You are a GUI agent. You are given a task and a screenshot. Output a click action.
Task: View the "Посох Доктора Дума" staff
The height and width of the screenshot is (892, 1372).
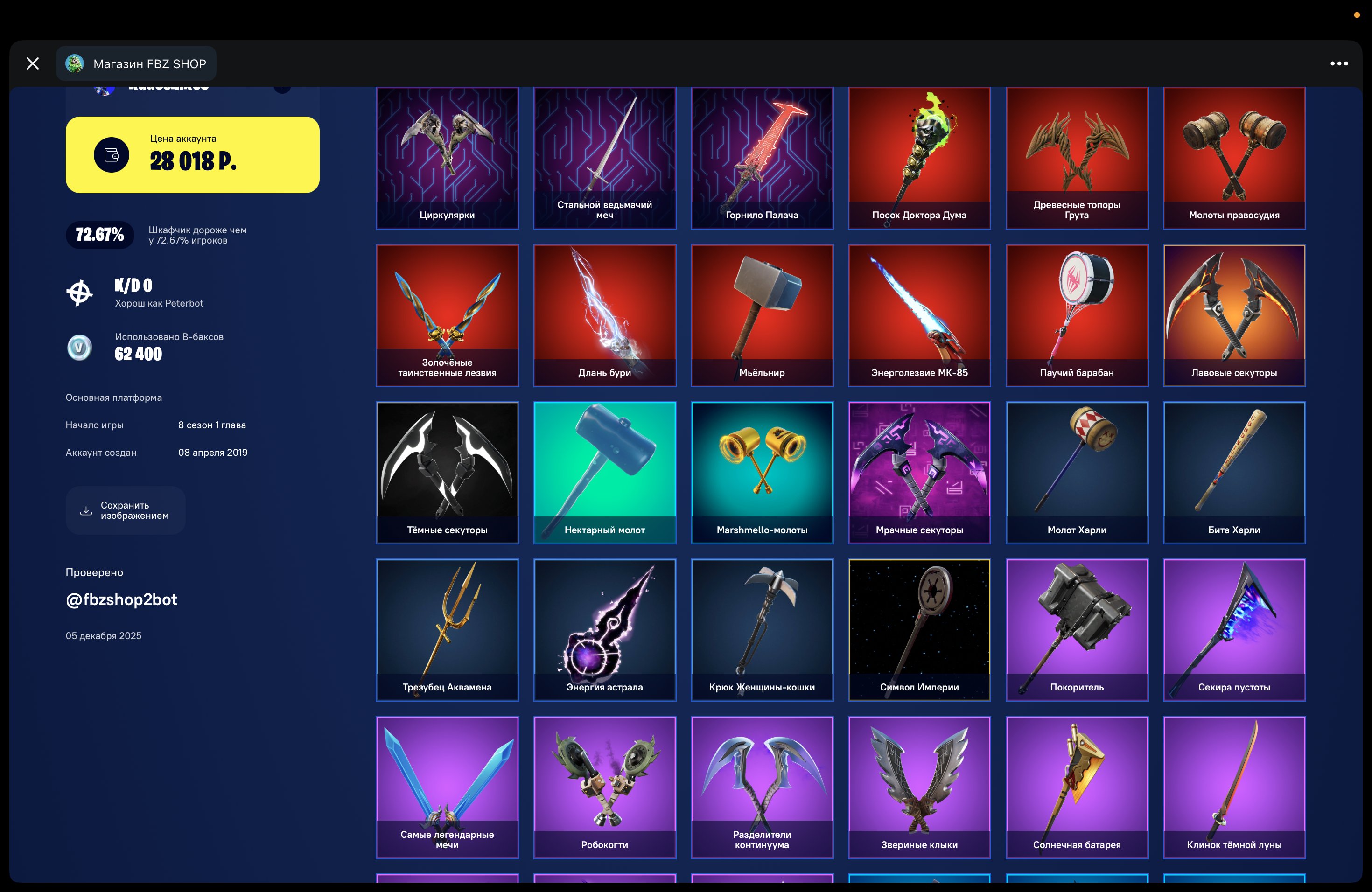pyautogui.click(x=919, y=158)
